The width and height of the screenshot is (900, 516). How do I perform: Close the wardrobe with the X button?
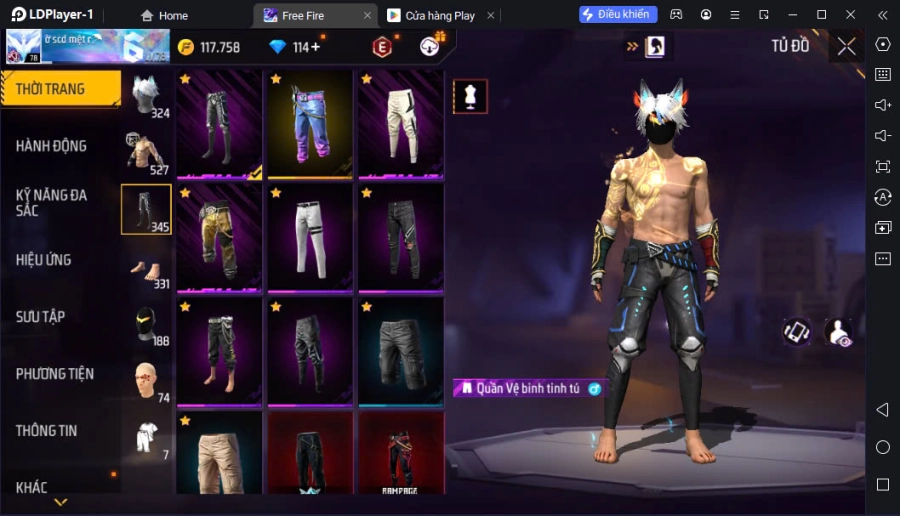pos(846,46)
